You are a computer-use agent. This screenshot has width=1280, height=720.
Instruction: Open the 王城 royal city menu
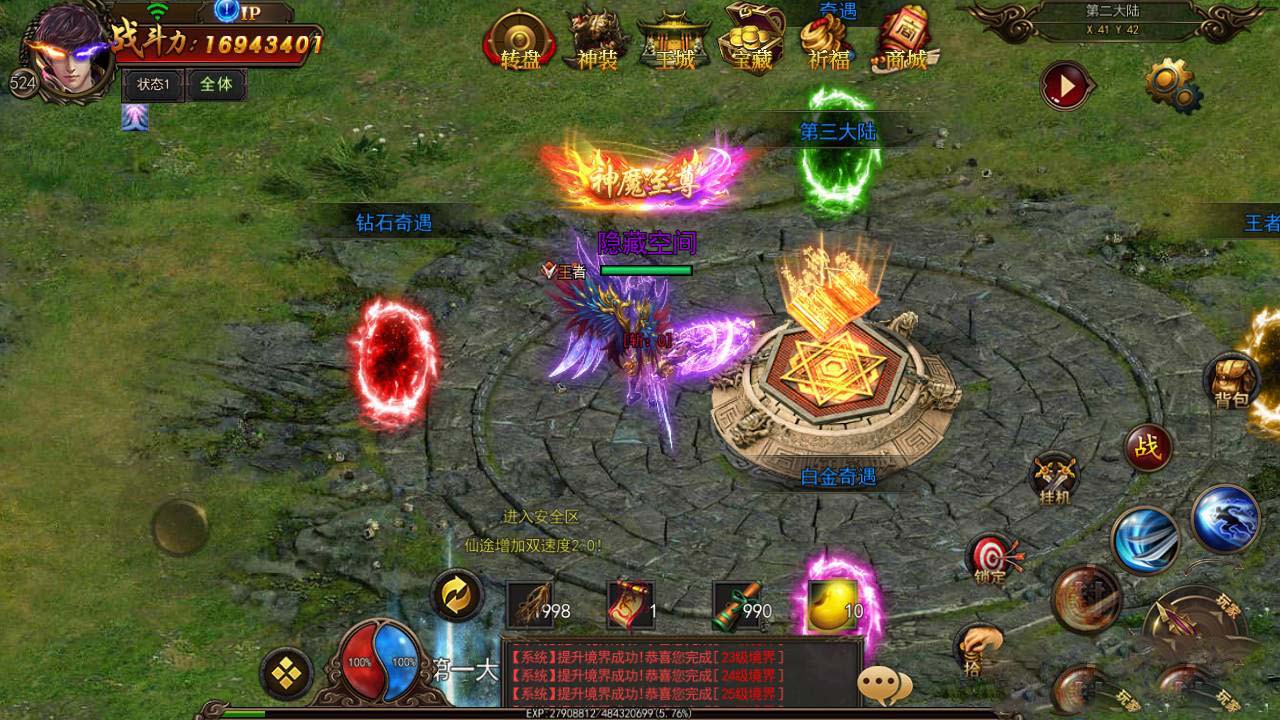point(674,41)
